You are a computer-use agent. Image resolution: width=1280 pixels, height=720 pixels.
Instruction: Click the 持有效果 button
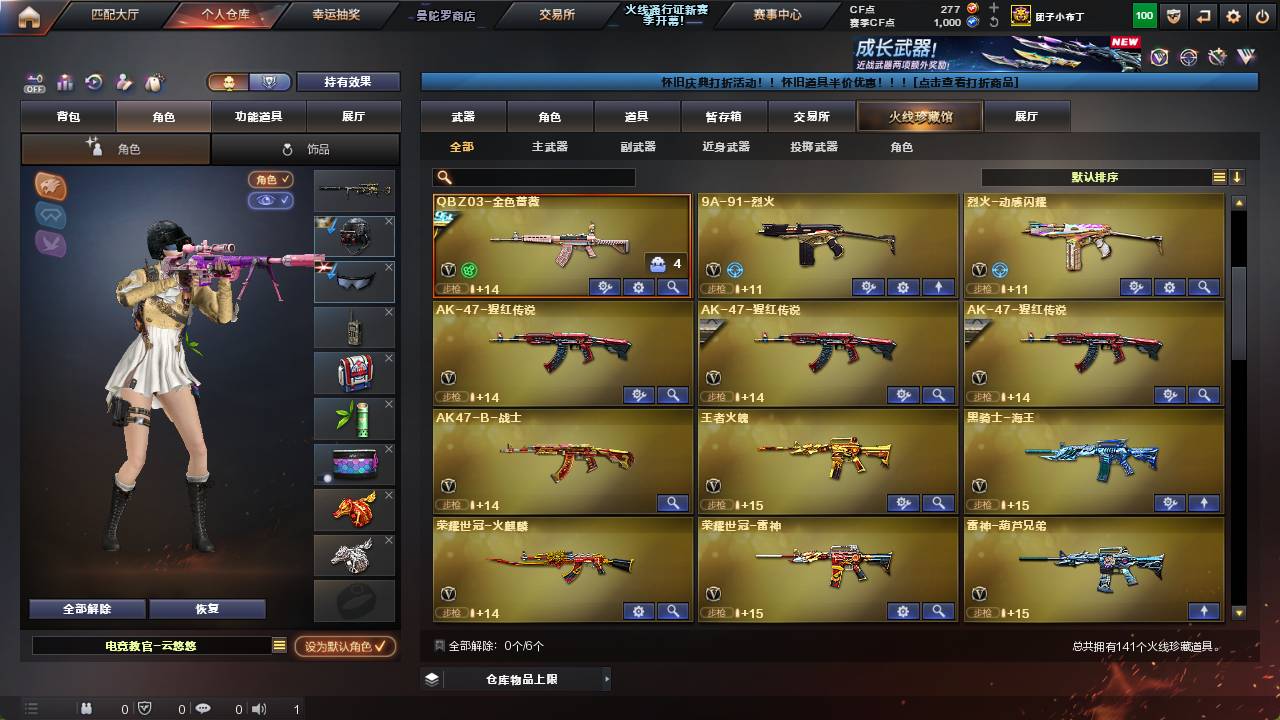click(x=348, y=80)
